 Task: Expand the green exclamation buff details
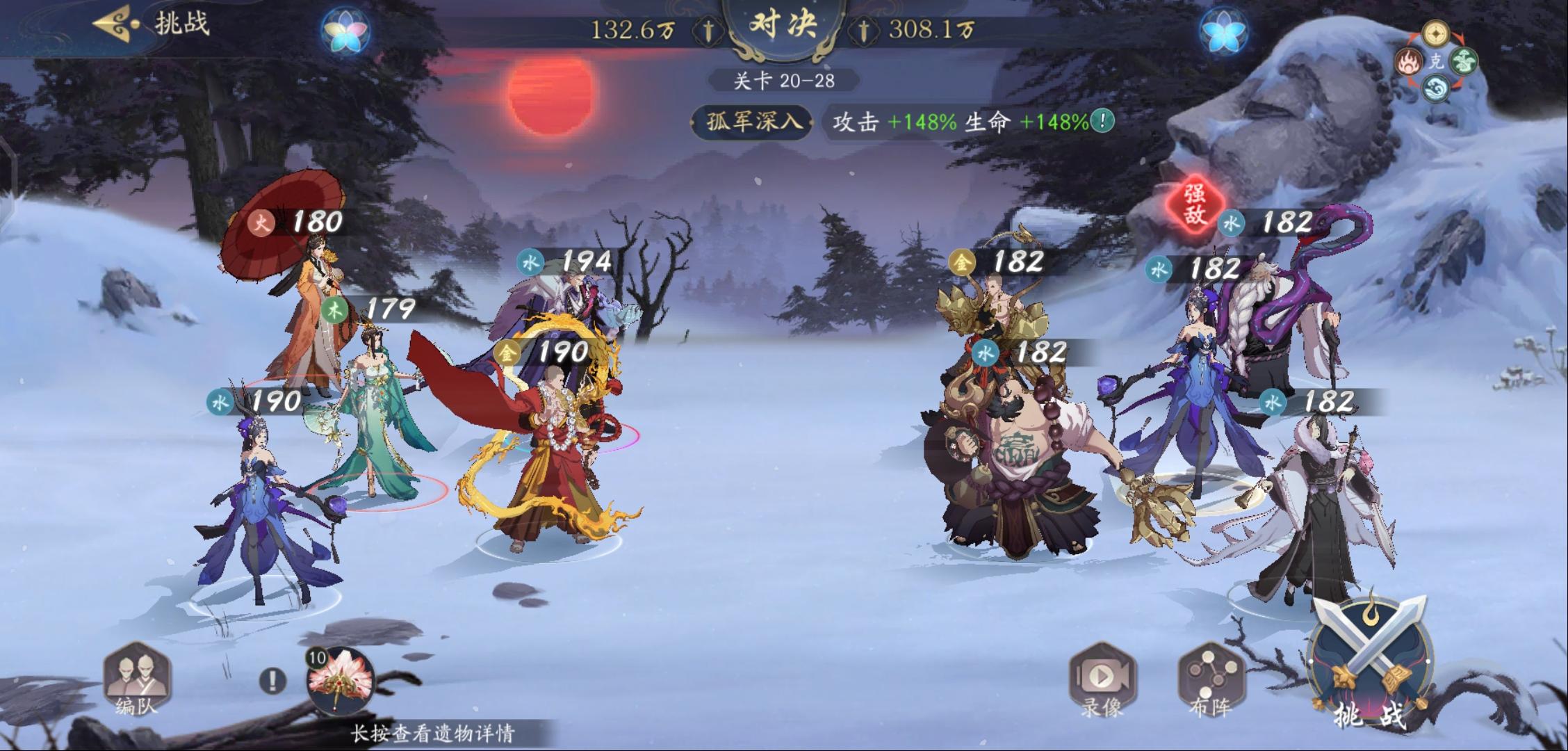pos(1104,122)
